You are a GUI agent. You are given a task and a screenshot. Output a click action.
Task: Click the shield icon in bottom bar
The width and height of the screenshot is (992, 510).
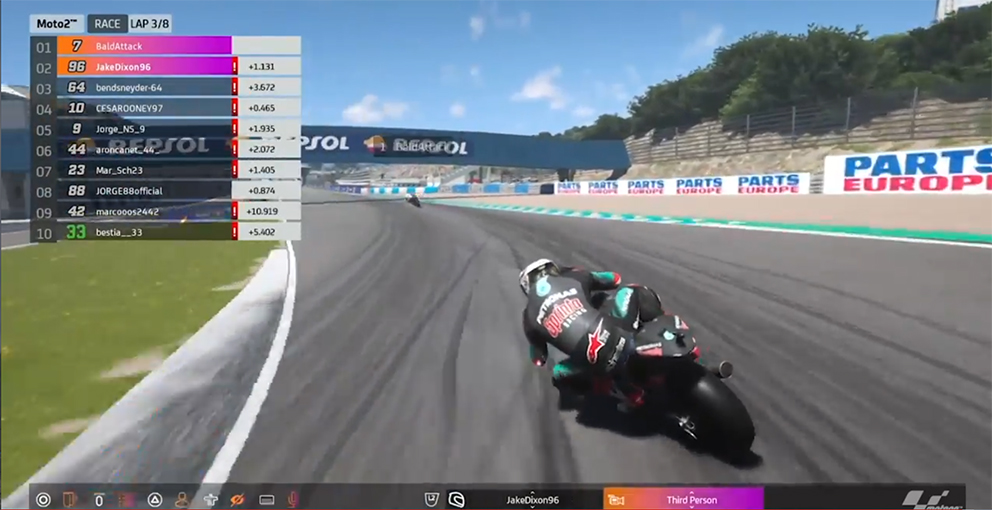430,499
